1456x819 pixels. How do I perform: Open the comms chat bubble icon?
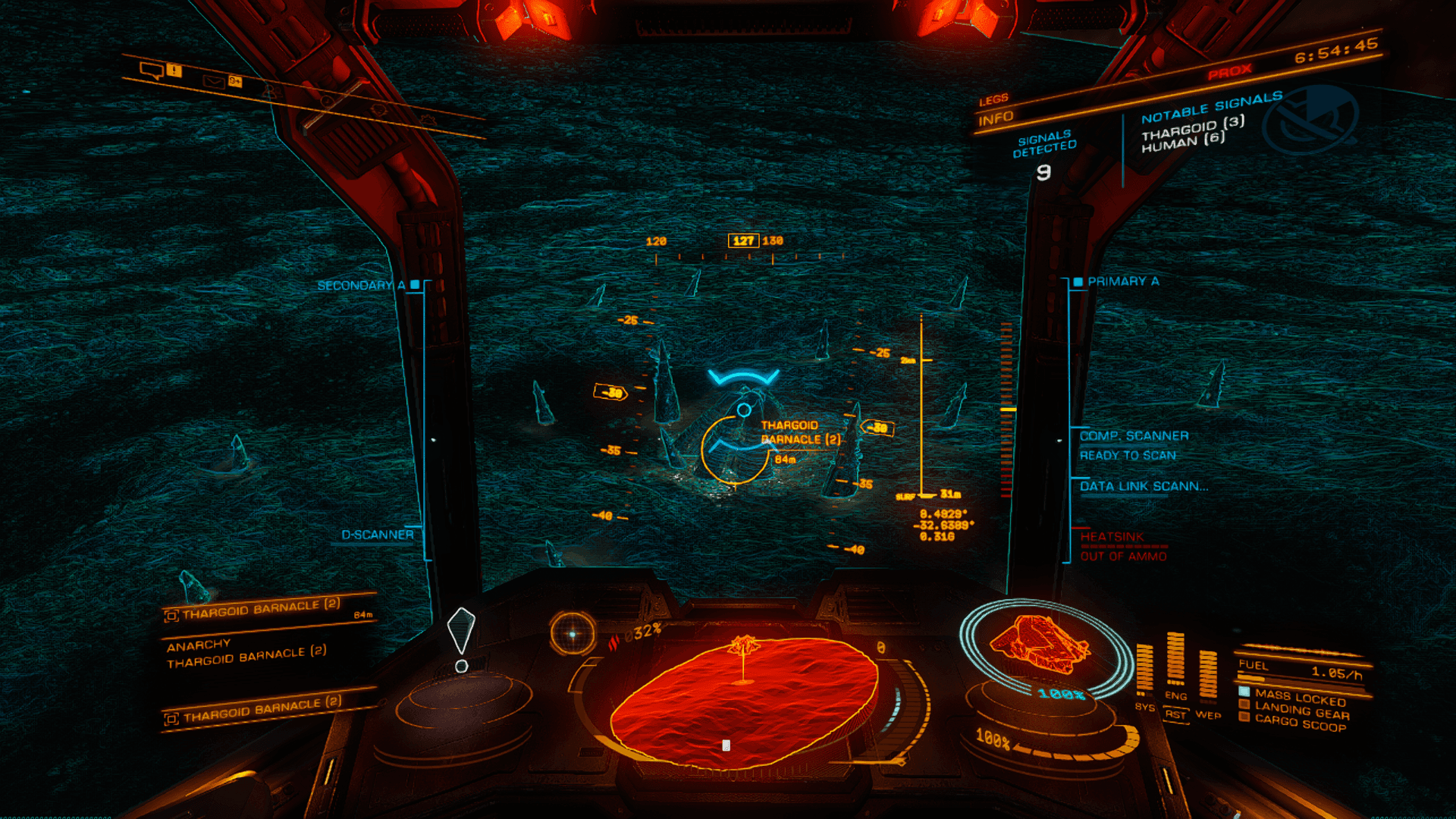click(x=151, y=71)
